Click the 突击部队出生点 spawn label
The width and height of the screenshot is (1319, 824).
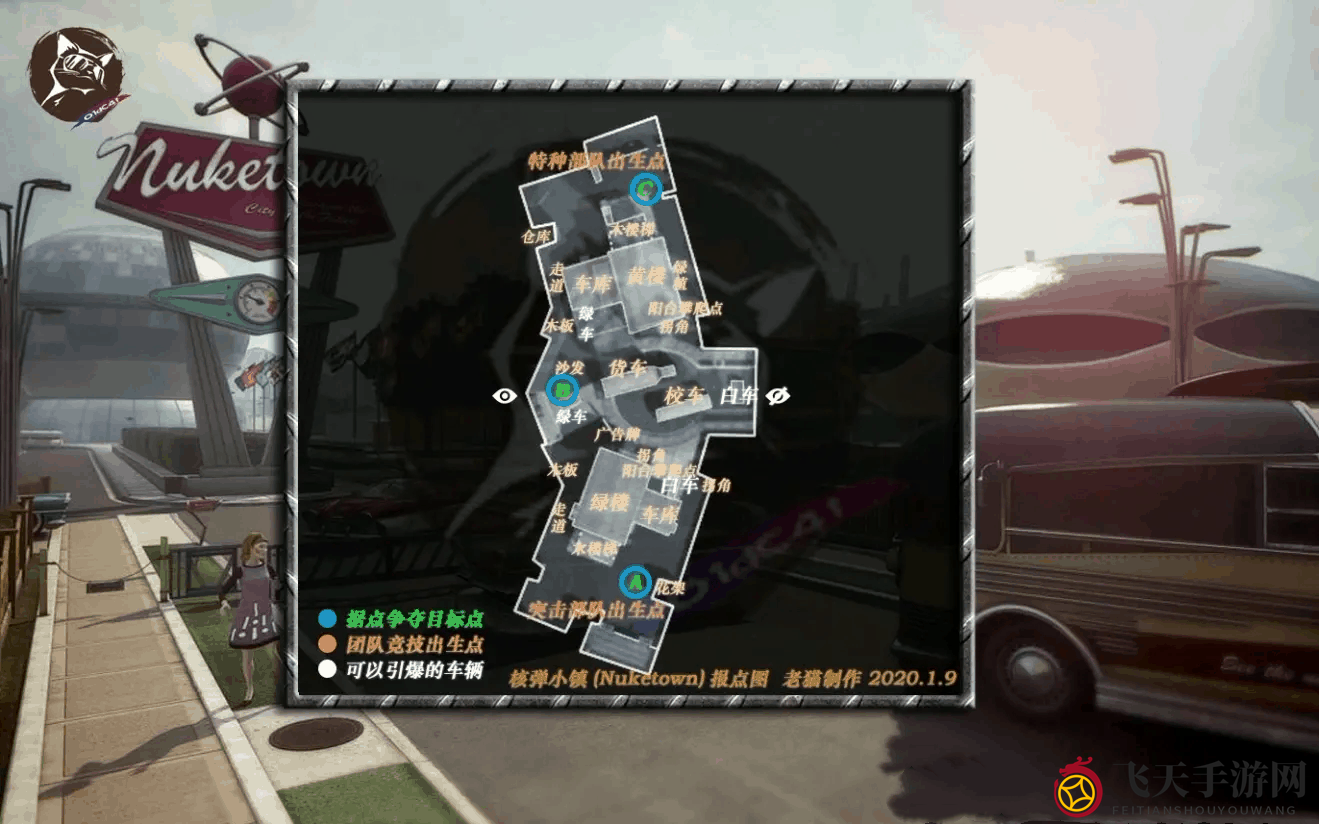tap(597, 609)
